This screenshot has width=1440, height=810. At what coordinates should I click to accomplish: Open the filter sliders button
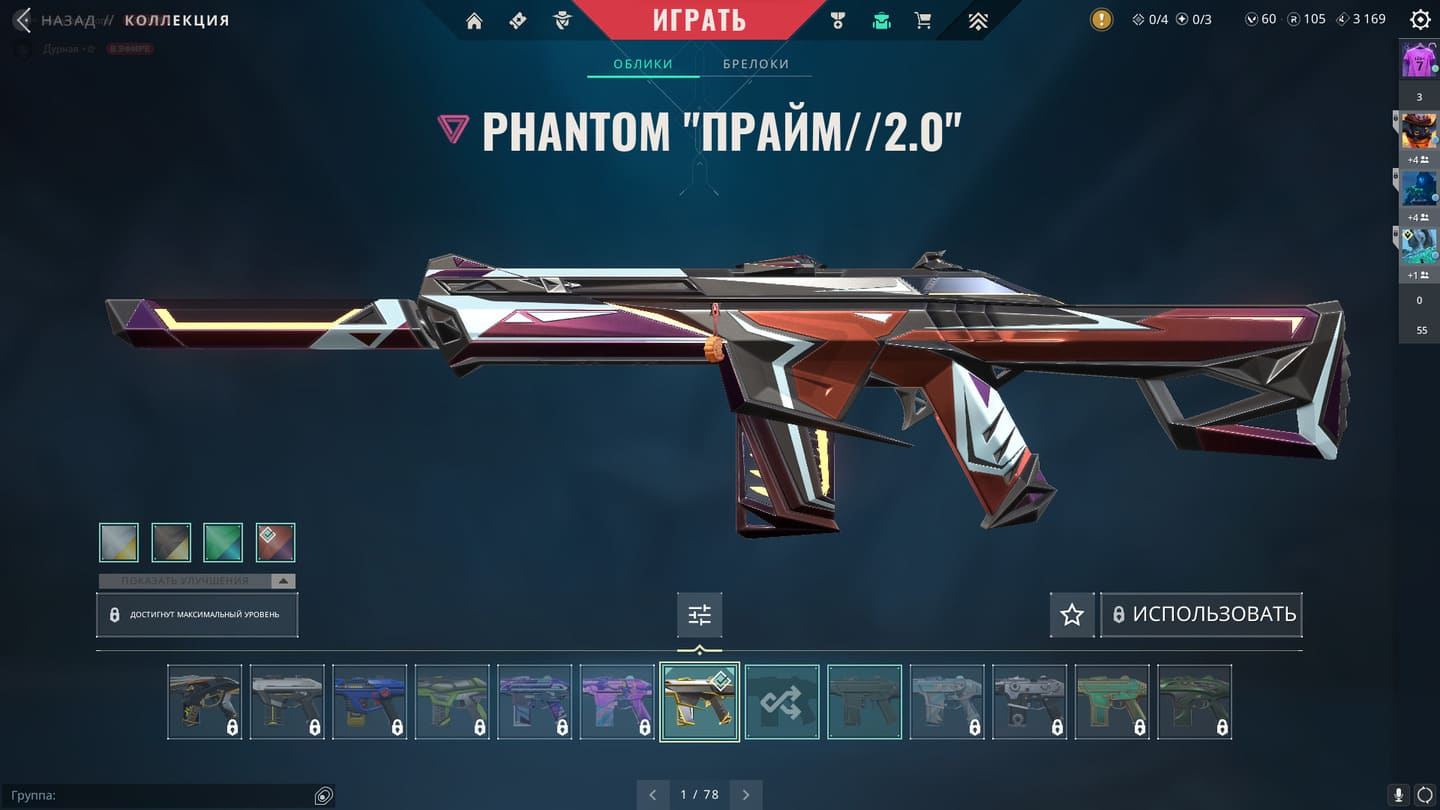pos(699,615)
